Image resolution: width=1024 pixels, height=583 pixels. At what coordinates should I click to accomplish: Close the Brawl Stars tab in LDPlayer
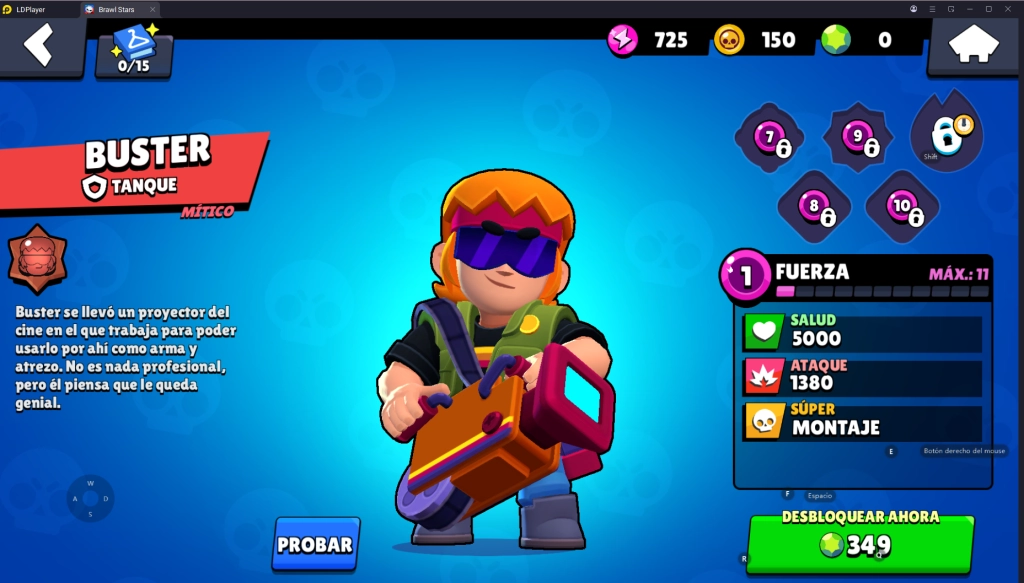coord(152,8)
